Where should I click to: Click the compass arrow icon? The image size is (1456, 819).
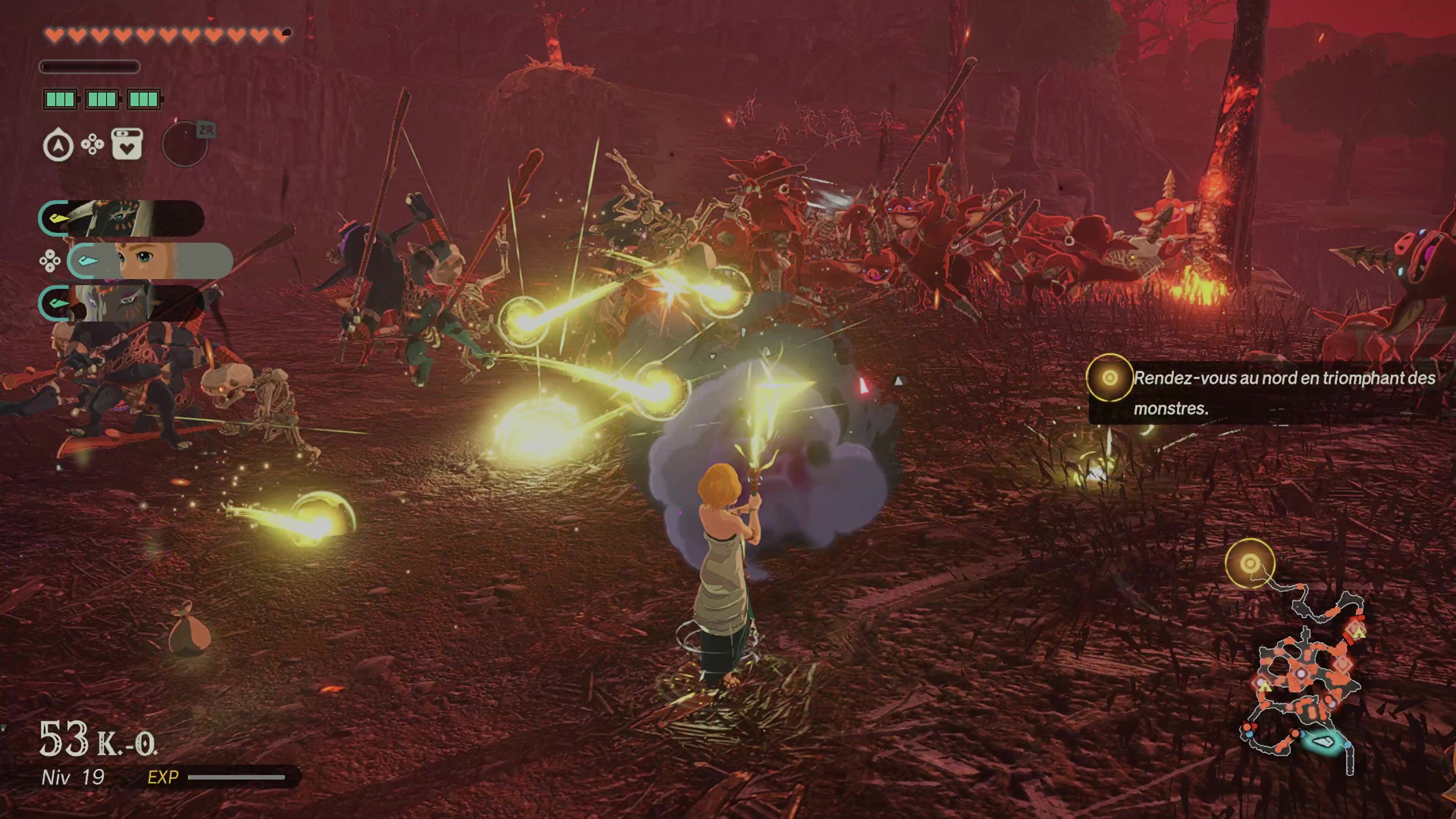point(58,145)
